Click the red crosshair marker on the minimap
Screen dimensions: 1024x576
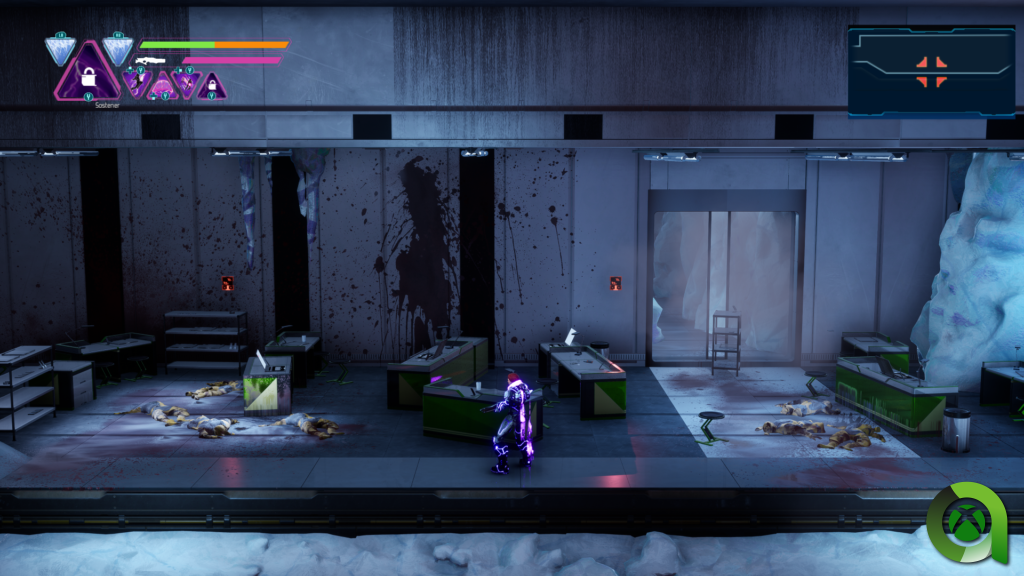931,71
